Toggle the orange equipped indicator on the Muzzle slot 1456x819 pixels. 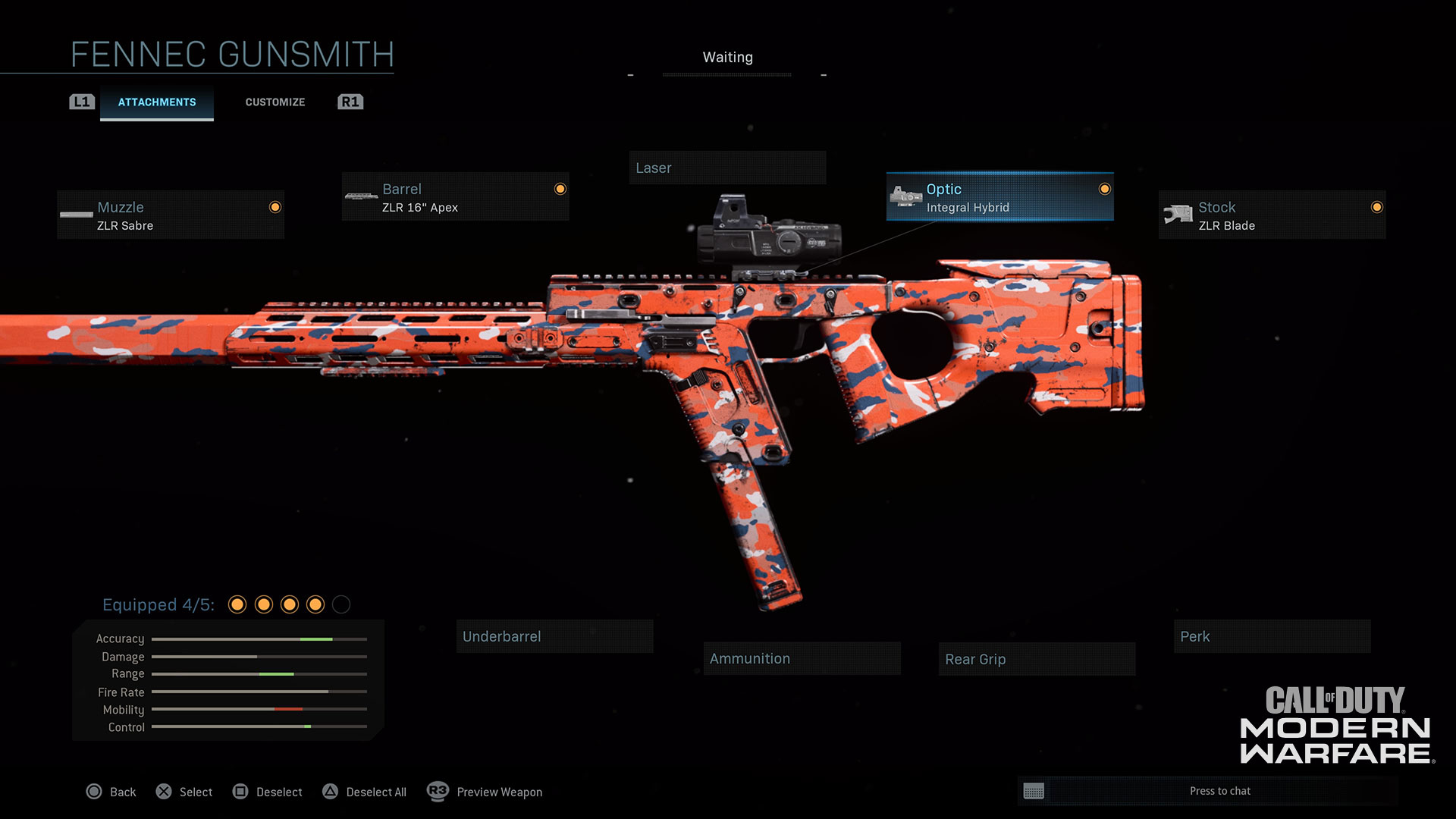[x=275, y=207]
